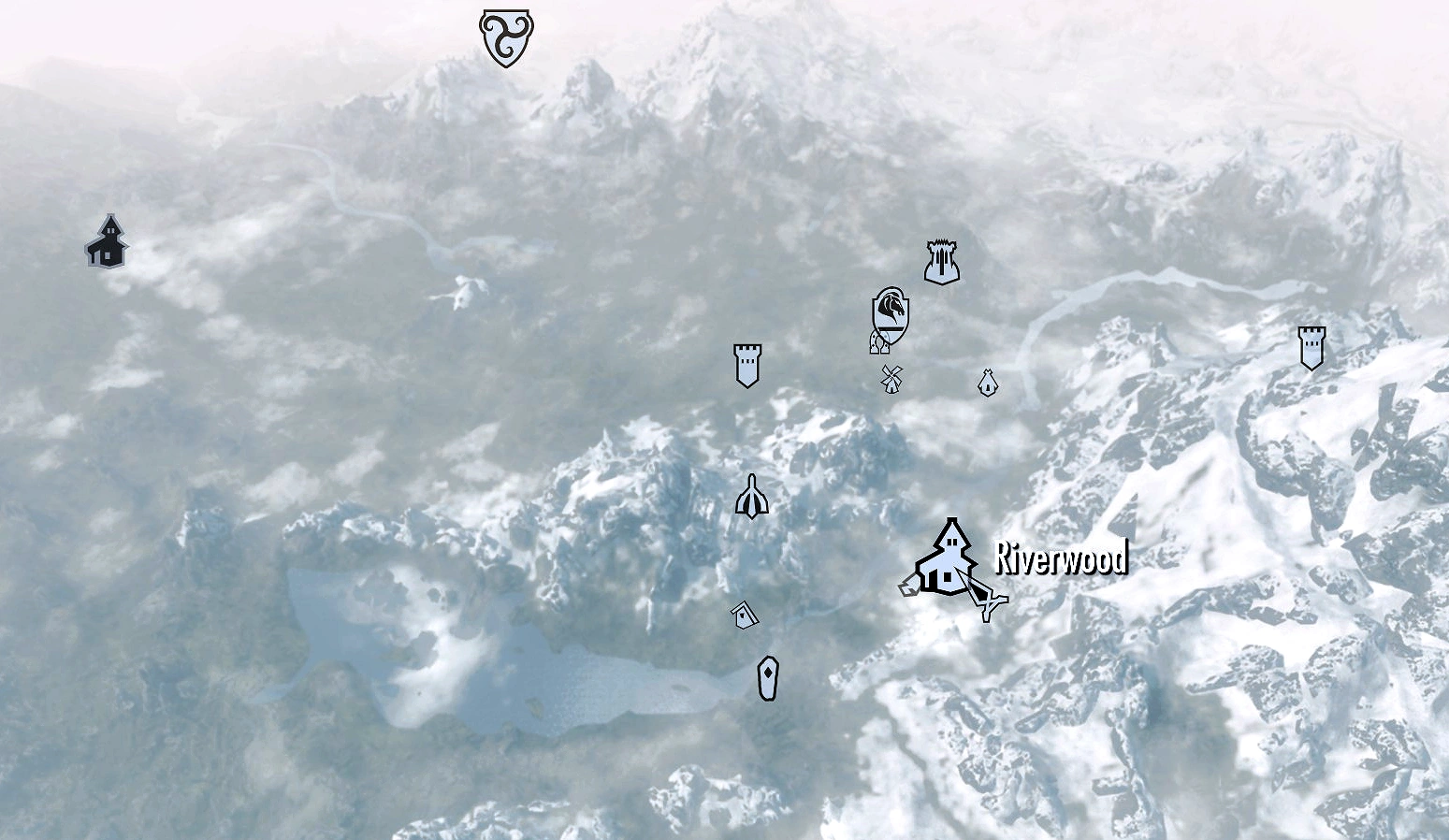1449x840 pixels.
Task: Select the dark undiscovered fort marker on the left
Action: point(108,243)
